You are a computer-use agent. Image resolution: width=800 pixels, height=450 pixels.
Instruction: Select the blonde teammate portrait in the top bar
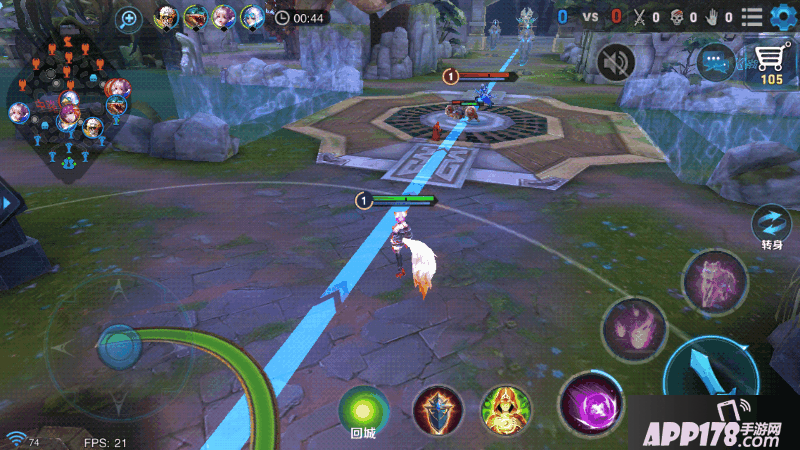tap(167, 17)
